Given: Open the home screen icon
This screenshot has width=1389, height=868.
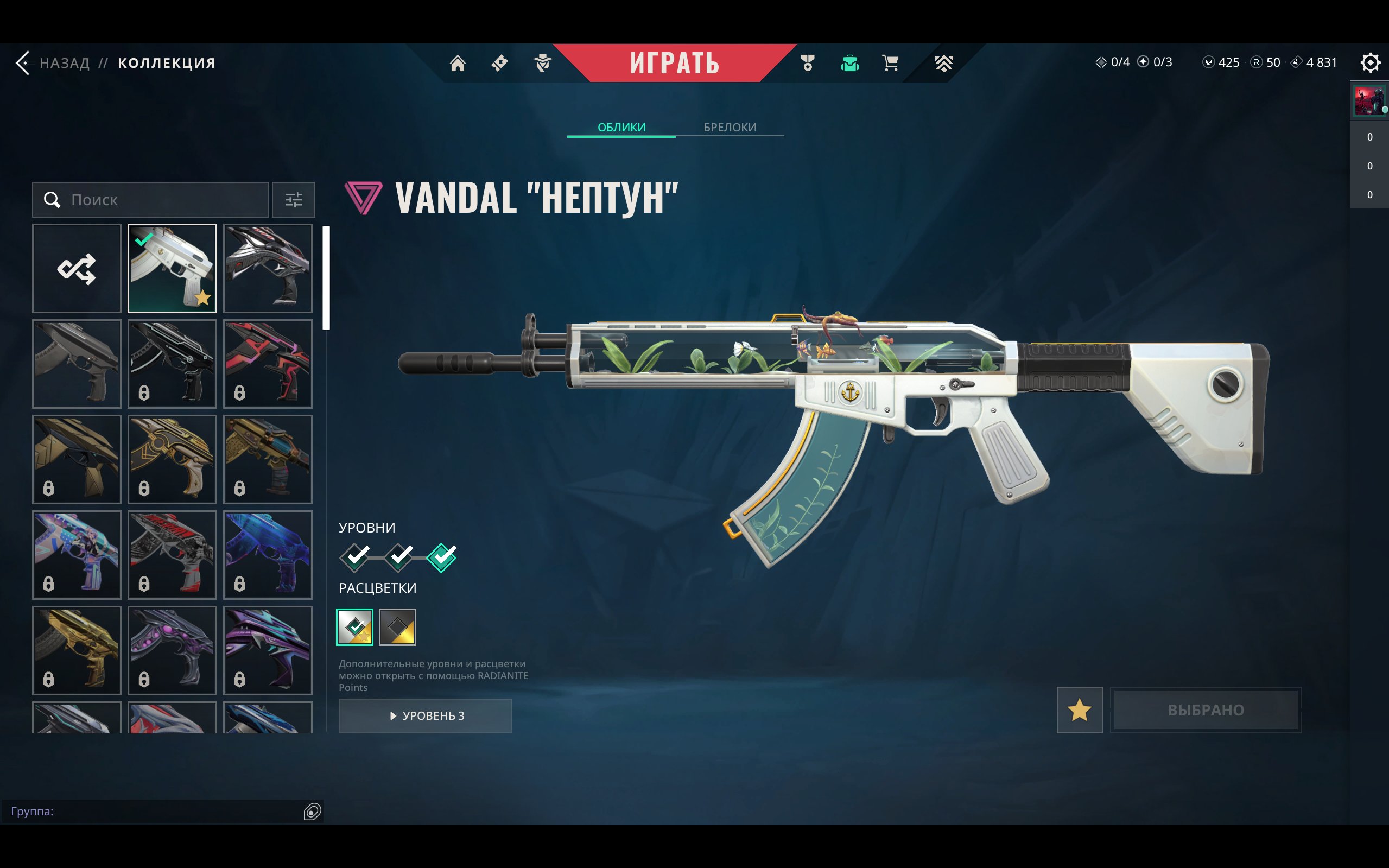Looking at the screenshot, I should (x=458, y=62).
